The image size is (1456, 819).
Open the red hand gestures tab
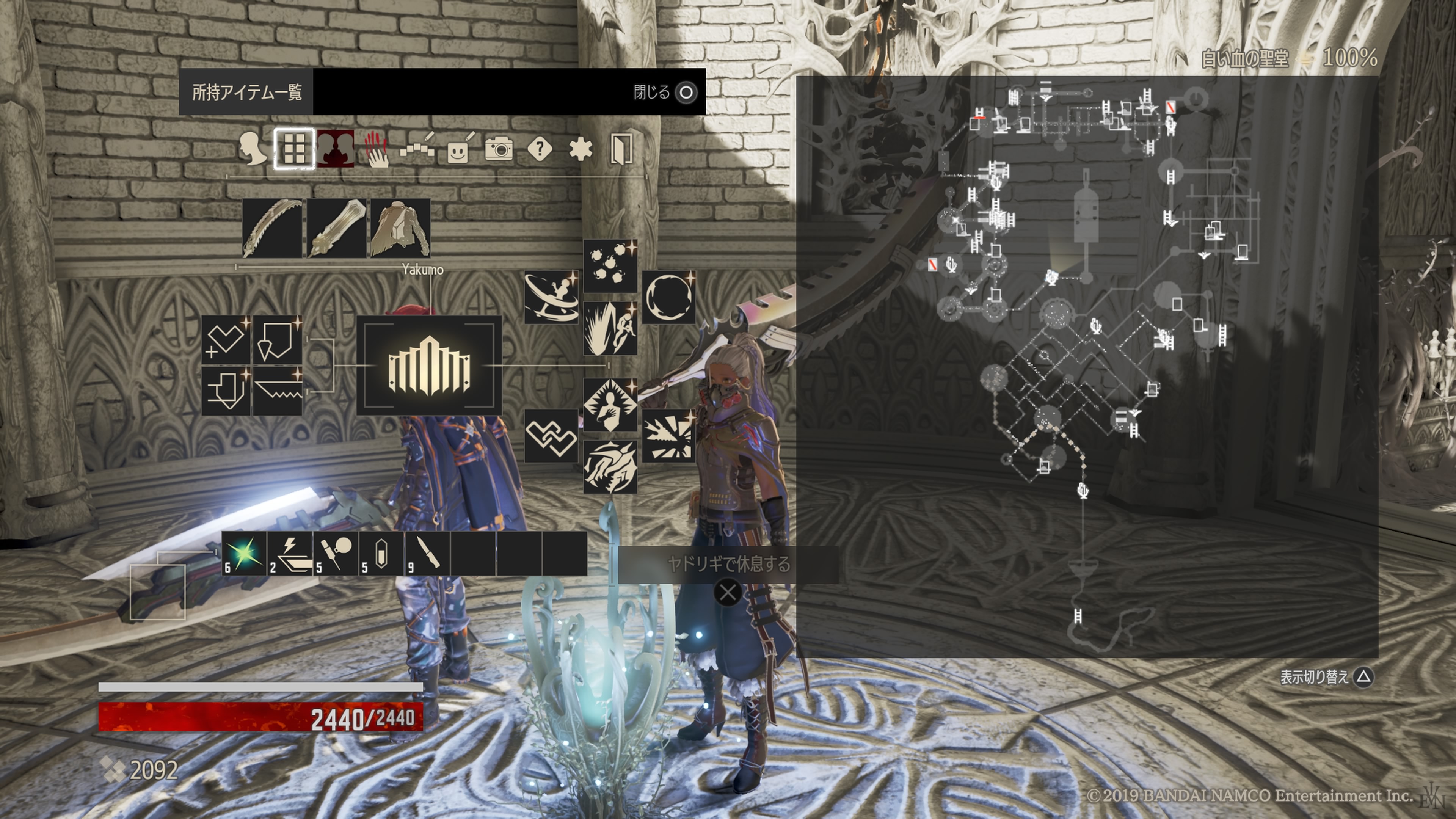click(377, 149)
